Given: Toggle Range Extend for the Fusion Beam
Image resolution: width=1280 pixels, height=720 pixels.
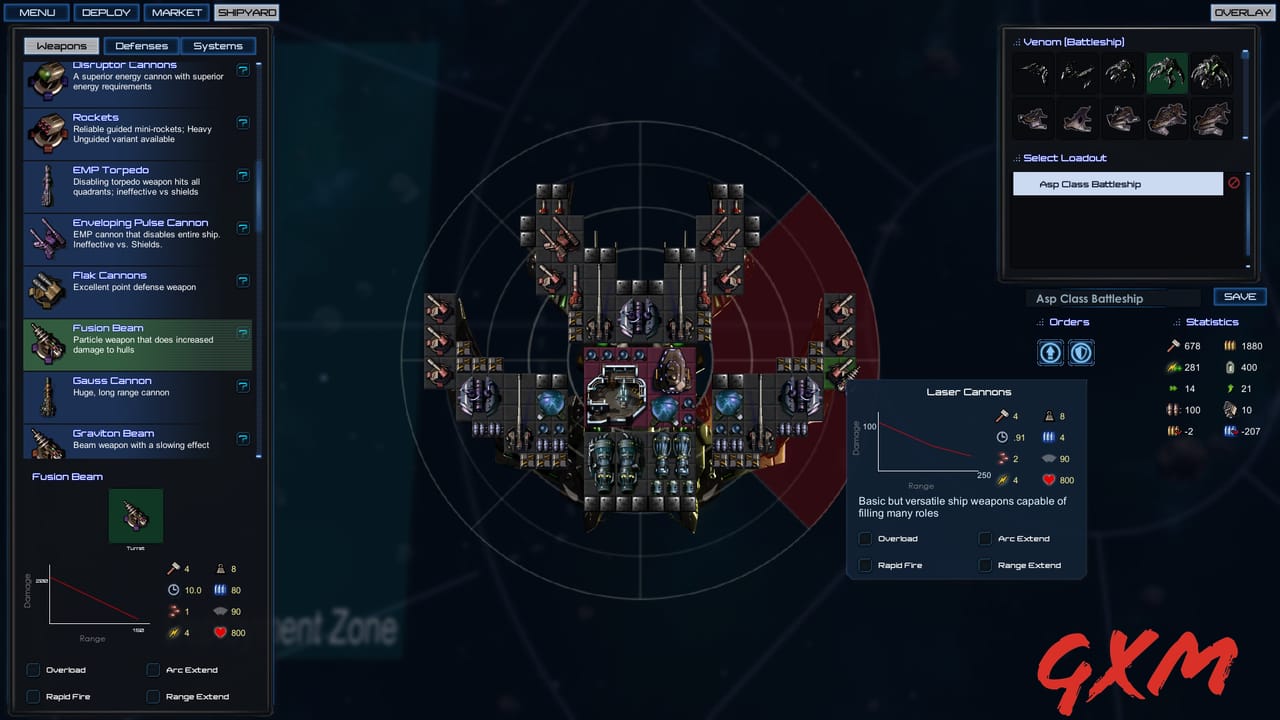Looking at the screenshot, I should pos(153,696).
